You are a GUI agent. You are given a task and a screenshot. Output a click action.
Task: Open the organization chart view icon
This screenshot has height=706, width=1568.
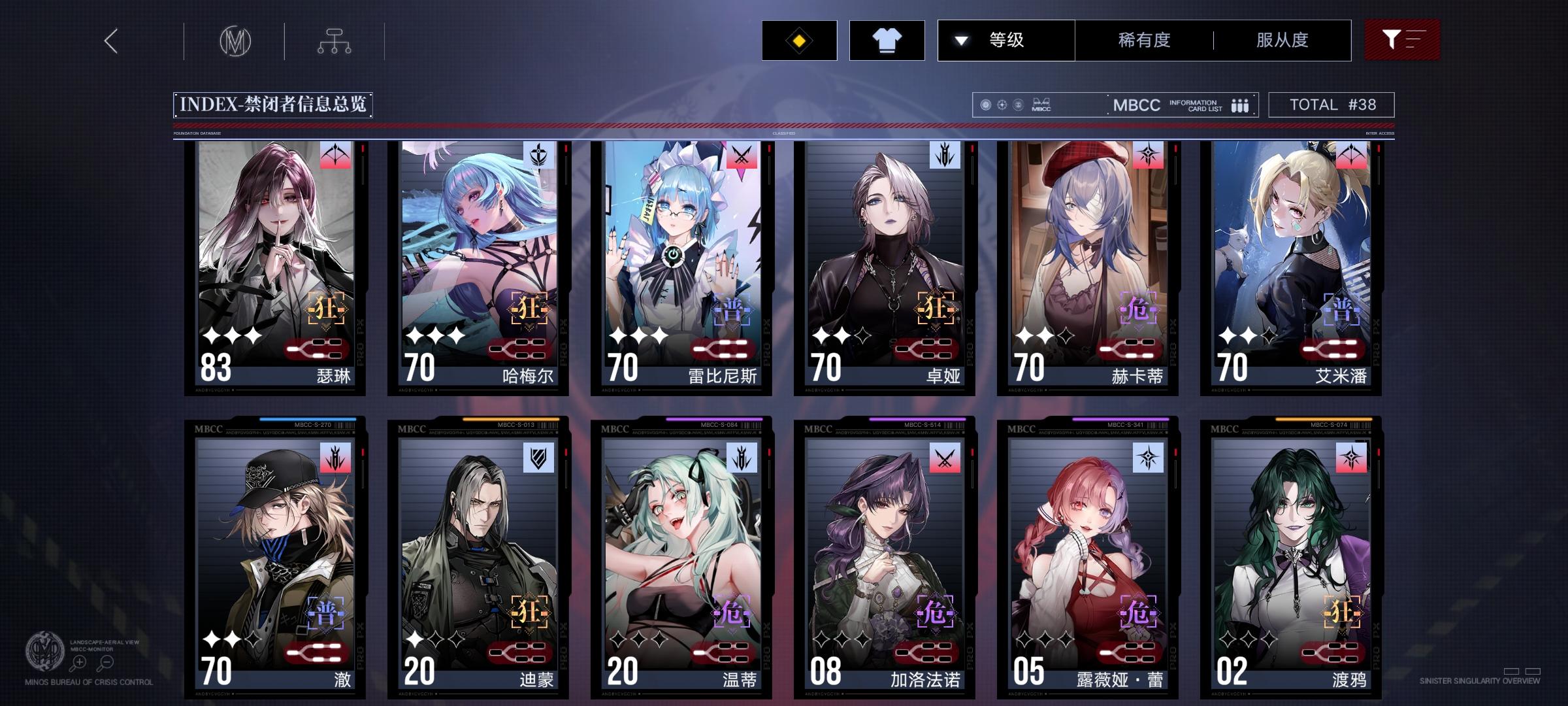point(335,41)
